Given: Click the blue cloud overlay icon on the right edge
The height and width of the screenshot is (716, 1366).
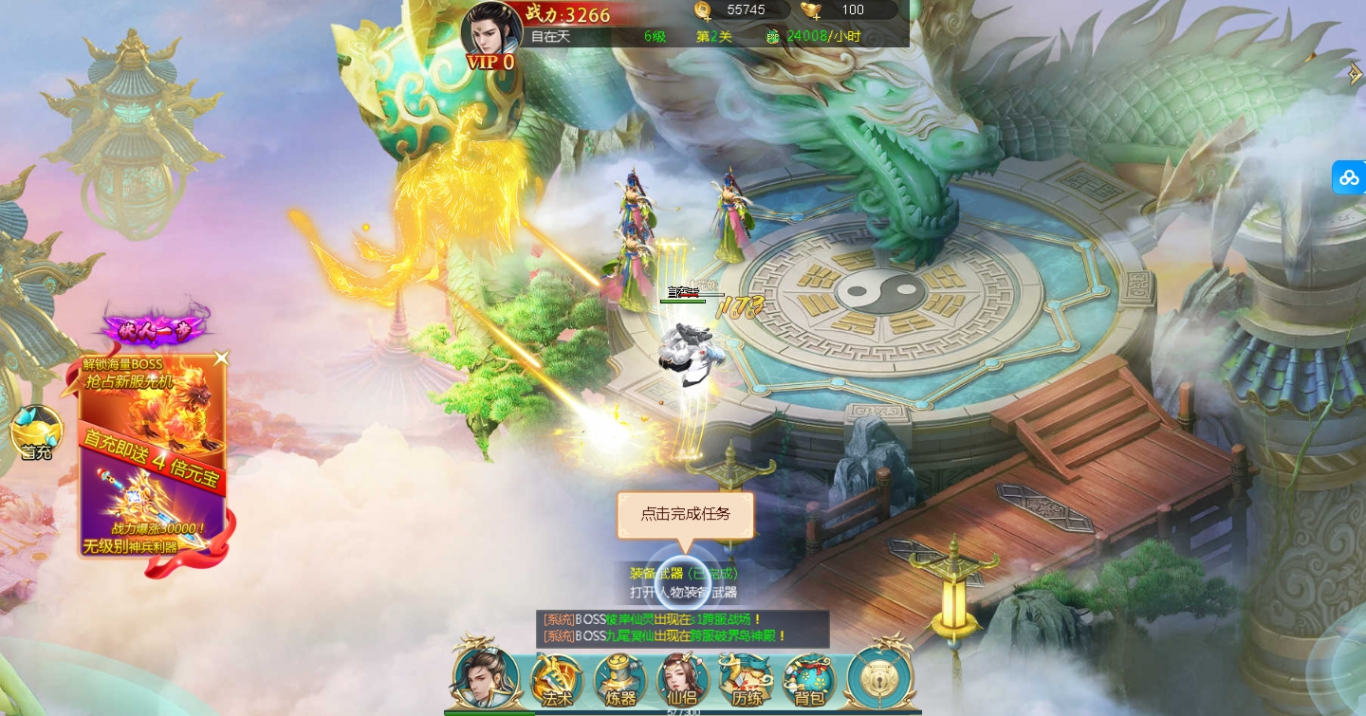Looking at the screenshot, I should (x=1349, y=177).
